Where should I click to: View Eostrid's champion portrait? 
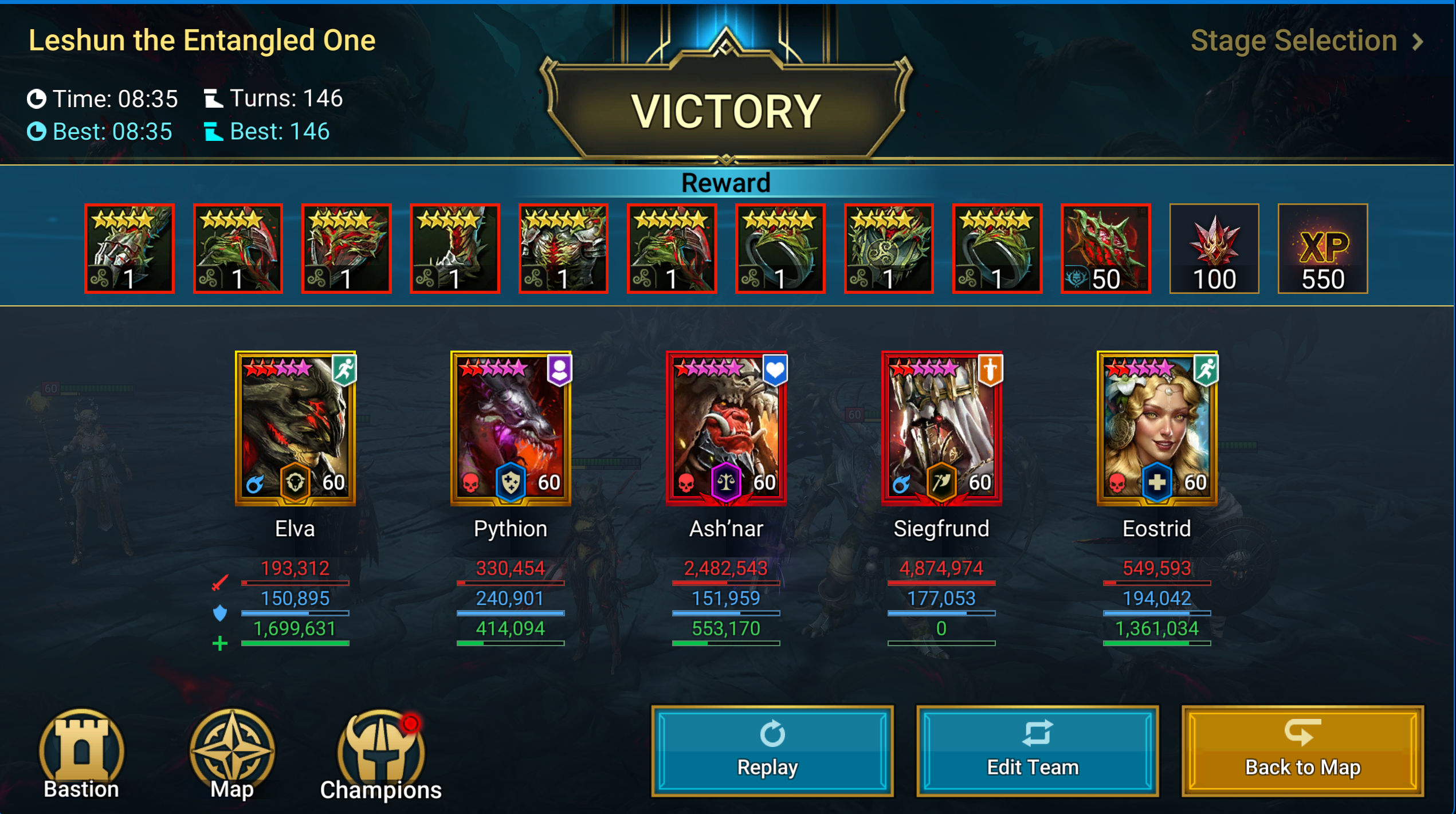point(1157,428)
